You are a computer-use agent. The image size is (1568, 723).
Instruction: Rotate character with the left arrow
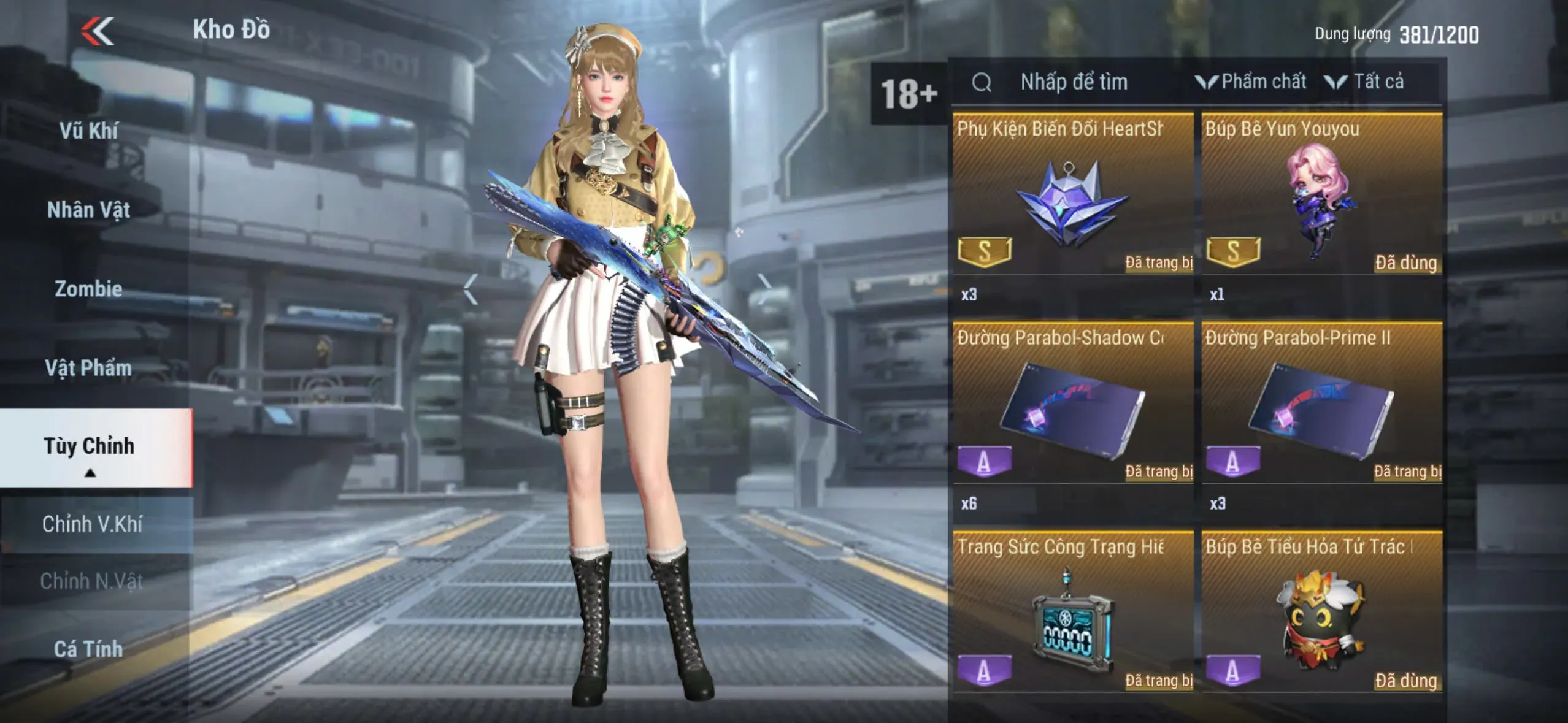(x=471, y=289)
